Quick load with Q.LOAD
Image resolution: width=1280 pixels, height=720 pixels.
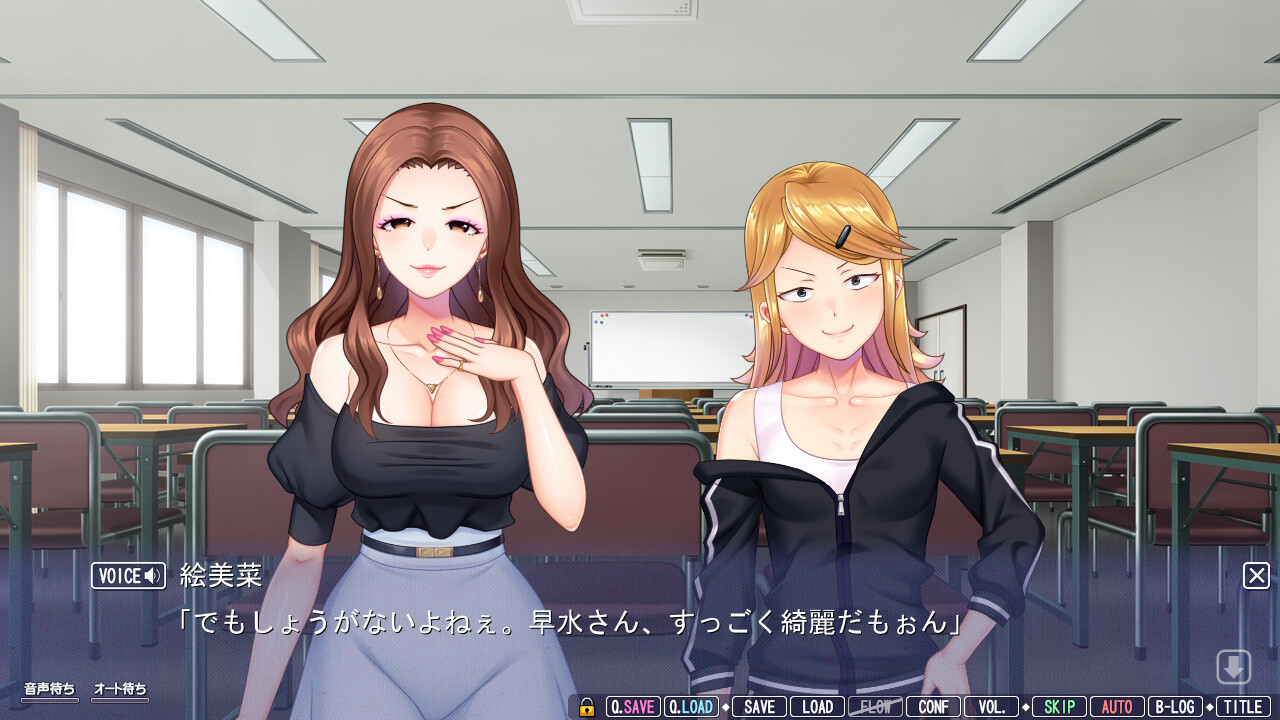(x=691, y=707)
